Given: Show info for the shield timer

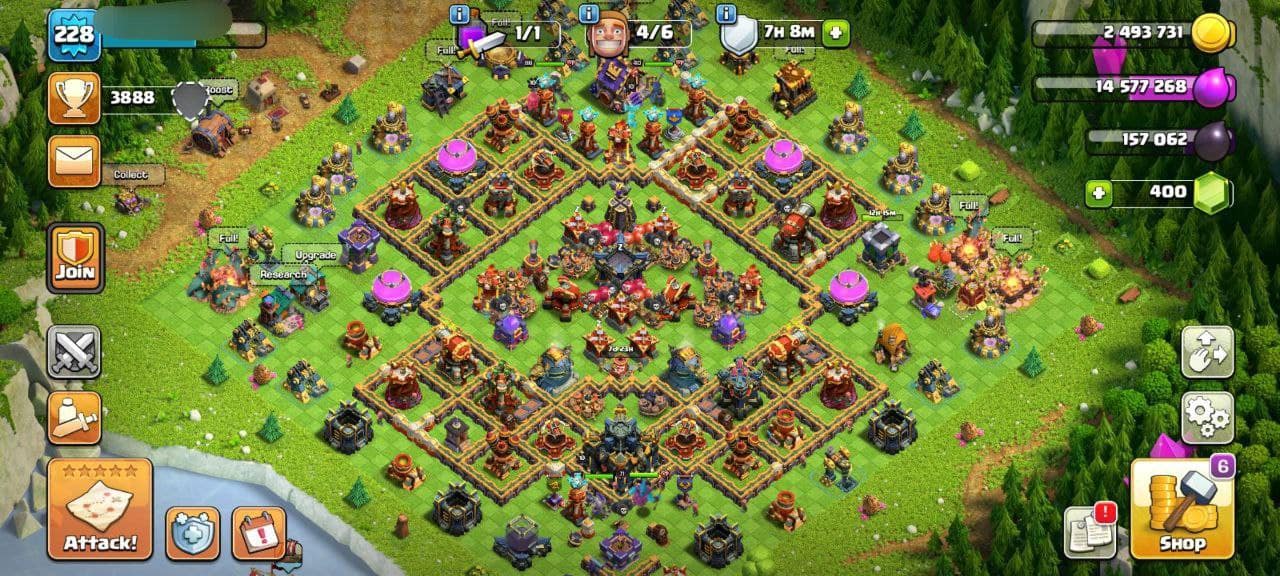Looking at the screenshot, I should [x=727, y=14].
